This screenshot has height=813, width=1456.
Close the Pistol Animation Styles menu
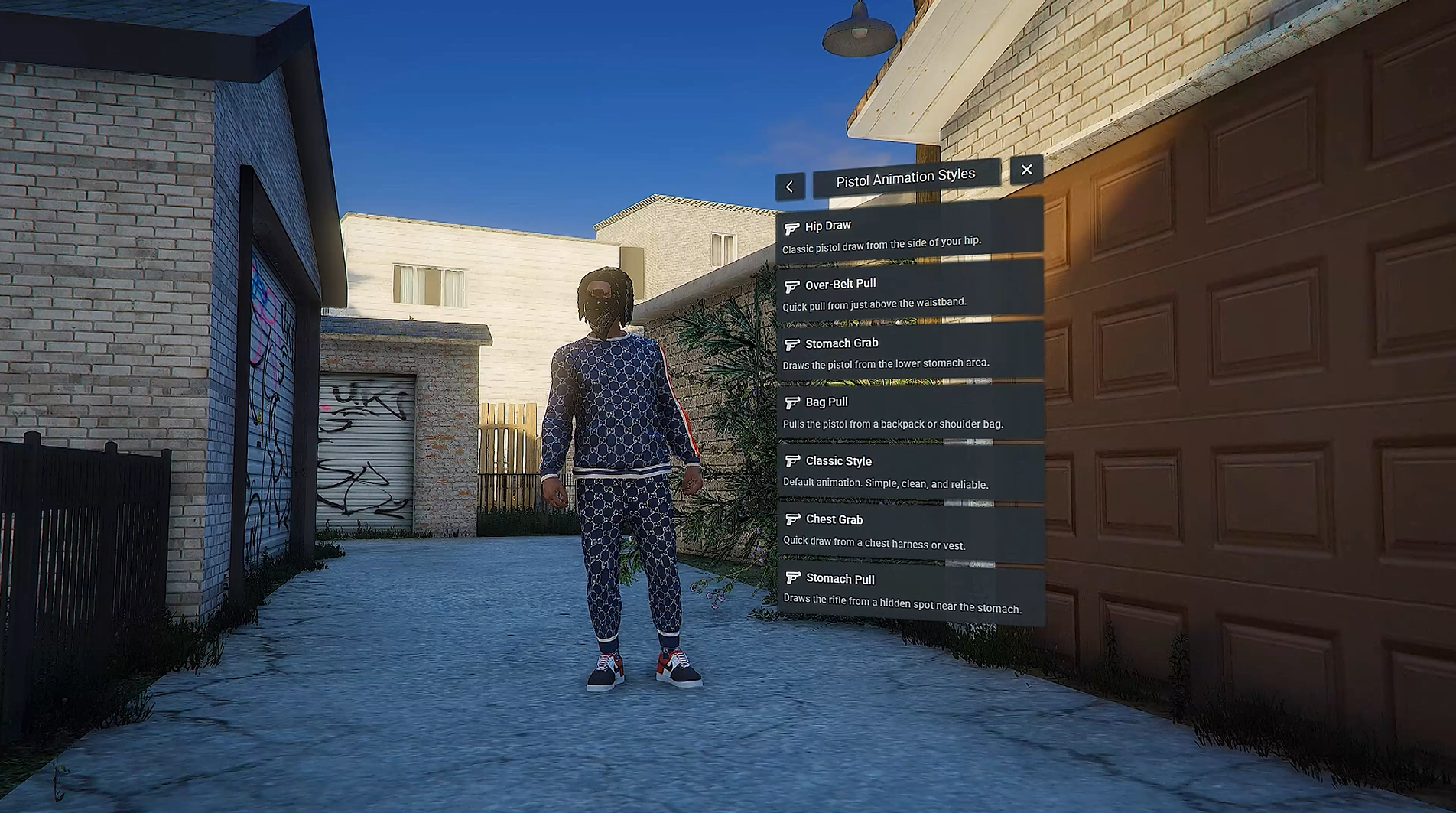point(1026,170)
